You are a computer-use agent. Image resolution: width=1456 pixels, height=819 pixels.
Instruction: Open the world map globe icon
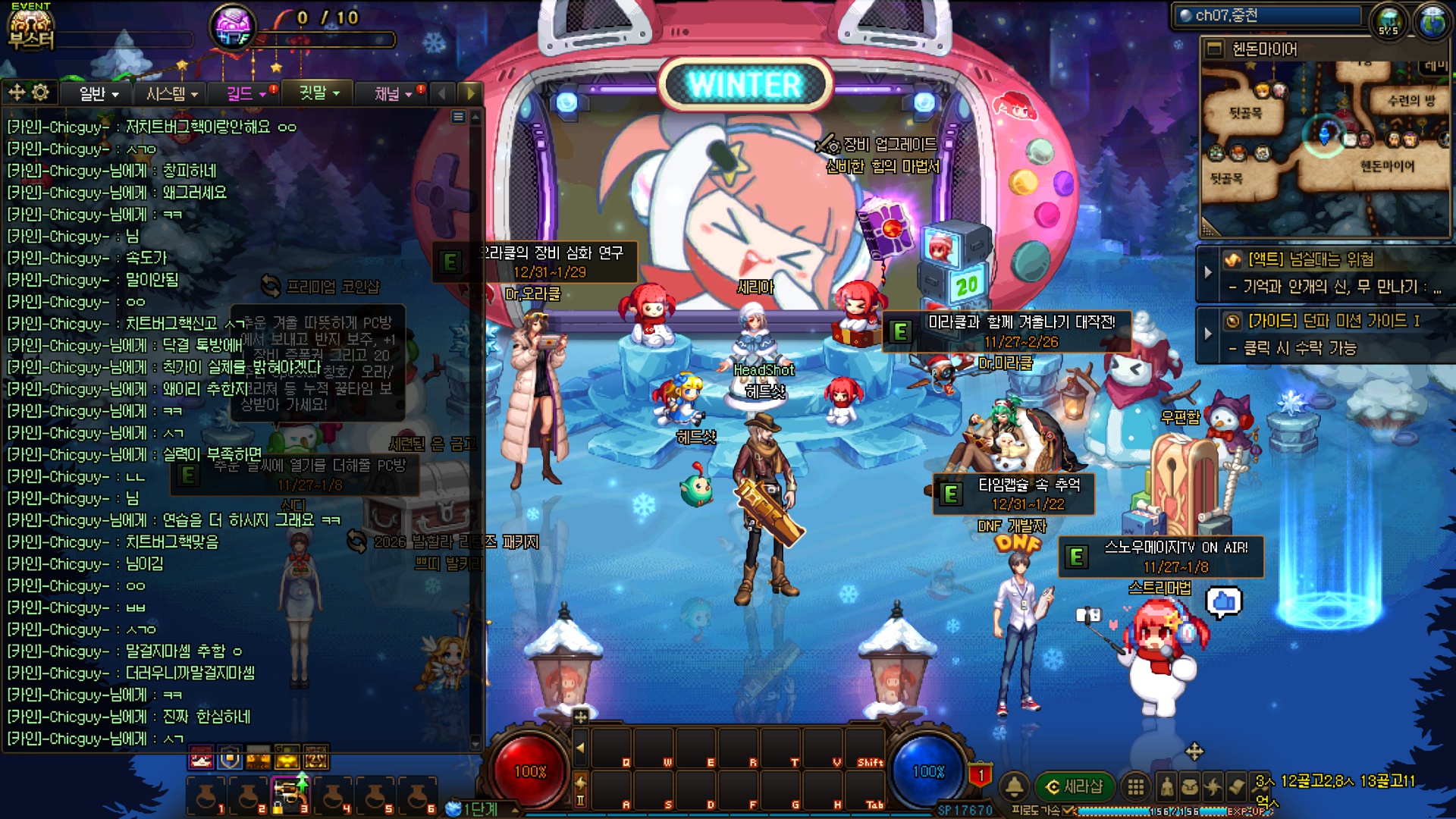(1432, 21)
